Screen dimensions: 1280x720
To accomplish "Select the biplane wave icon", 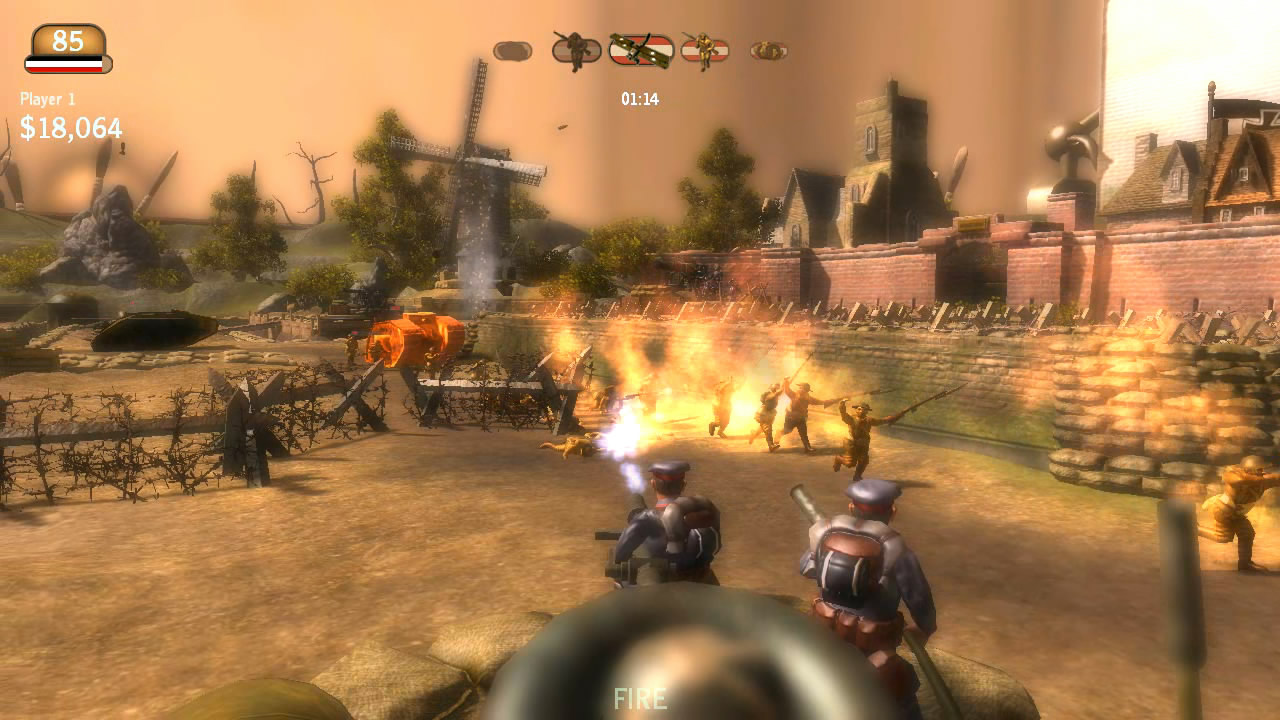I will tap(641, 49).
